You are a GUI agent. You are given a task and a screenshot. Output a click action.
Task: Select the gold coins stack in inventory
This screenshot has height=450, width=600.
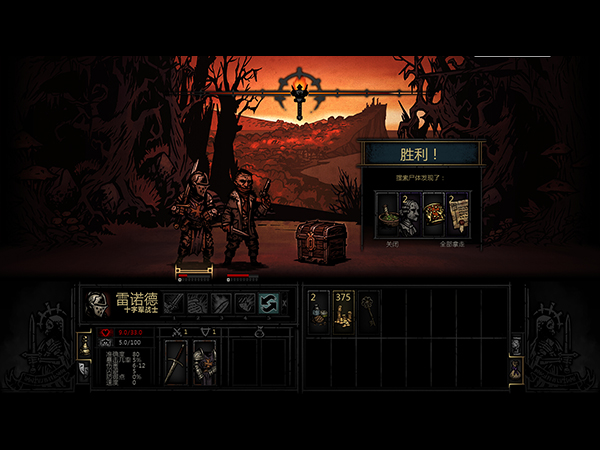coord(344,311)
